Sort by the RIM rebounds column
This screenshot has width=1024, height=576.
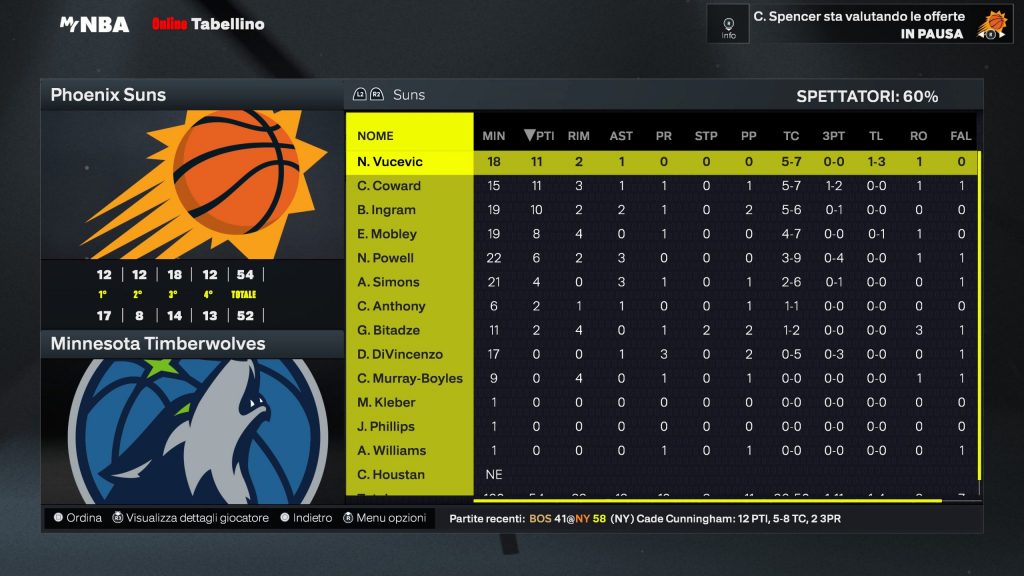578,136
